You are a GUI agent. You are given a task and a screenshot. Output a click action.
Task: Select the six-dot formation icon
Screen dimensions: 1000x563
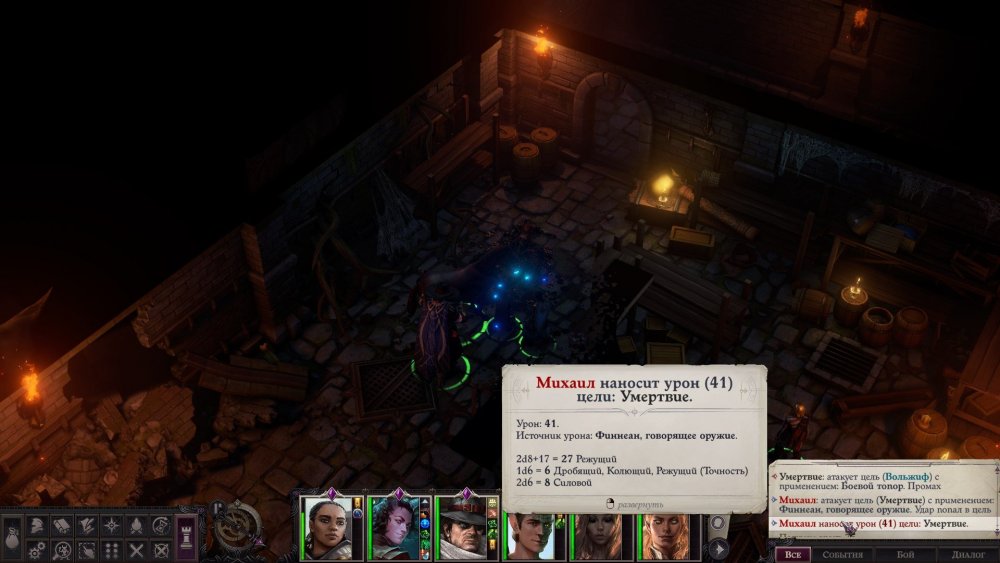point(111,549)
